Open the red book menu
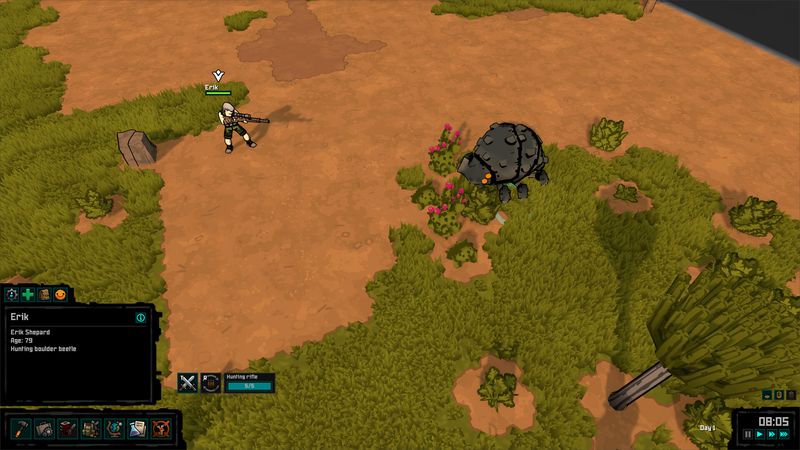800x450 pixels. (67, 429)
